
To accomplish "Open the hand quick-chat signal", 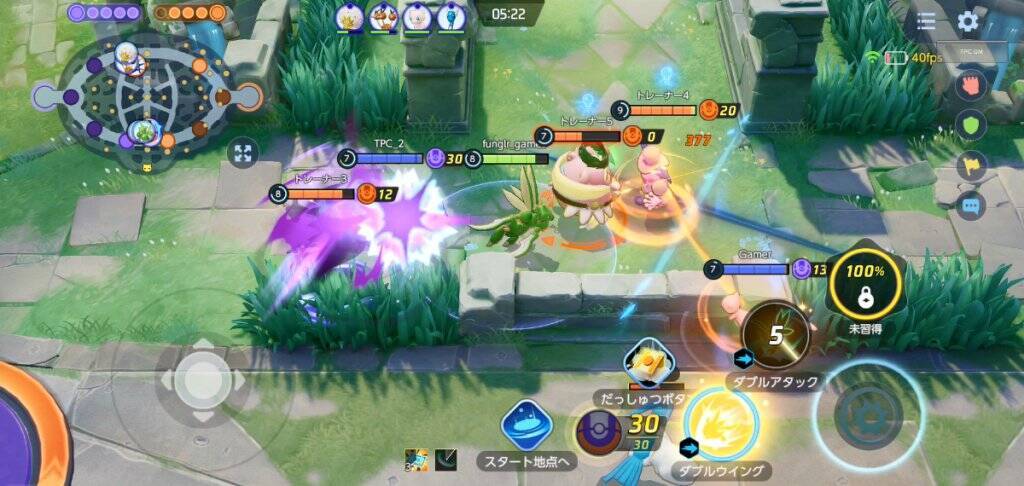I will pos(971,85).
